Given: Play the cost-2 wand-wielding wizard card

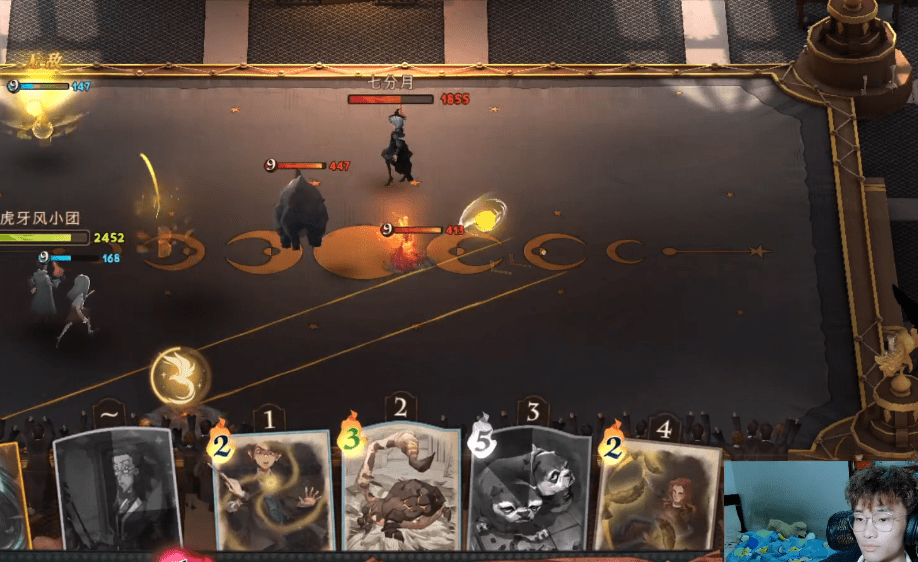Looking at the screenshot, I should (x=273, y=490).
